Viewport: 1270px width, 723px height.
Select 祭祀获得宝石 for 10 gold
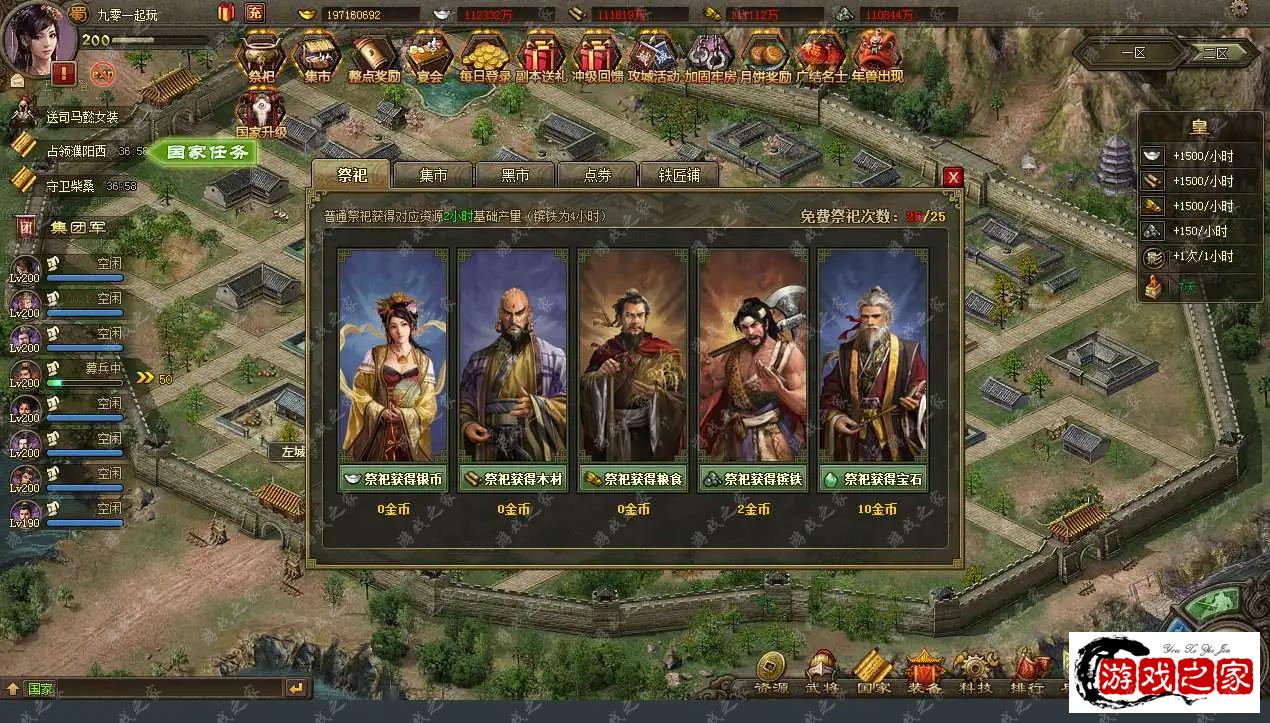[873, 479]
